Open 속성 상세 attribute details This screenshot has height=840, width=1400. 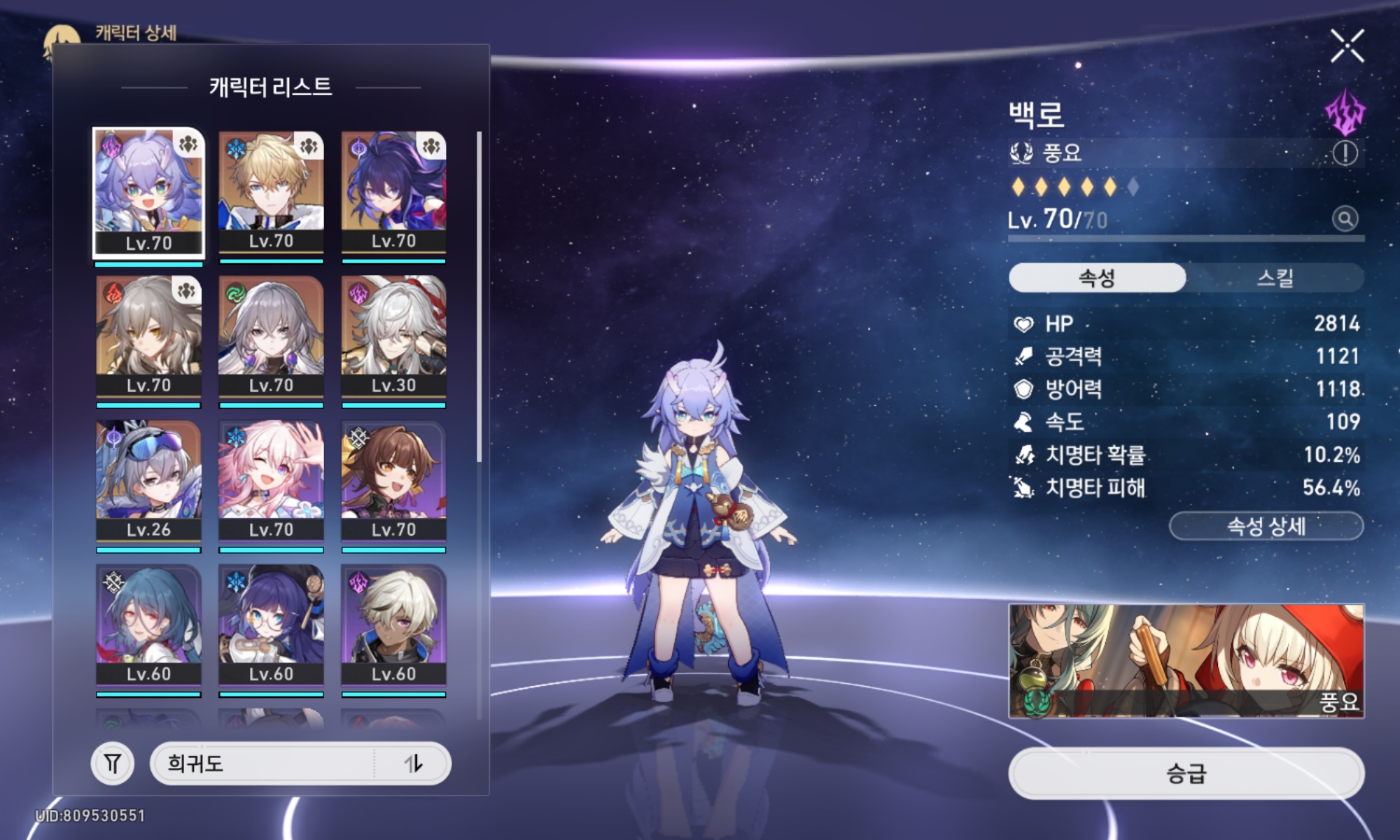1266,526
